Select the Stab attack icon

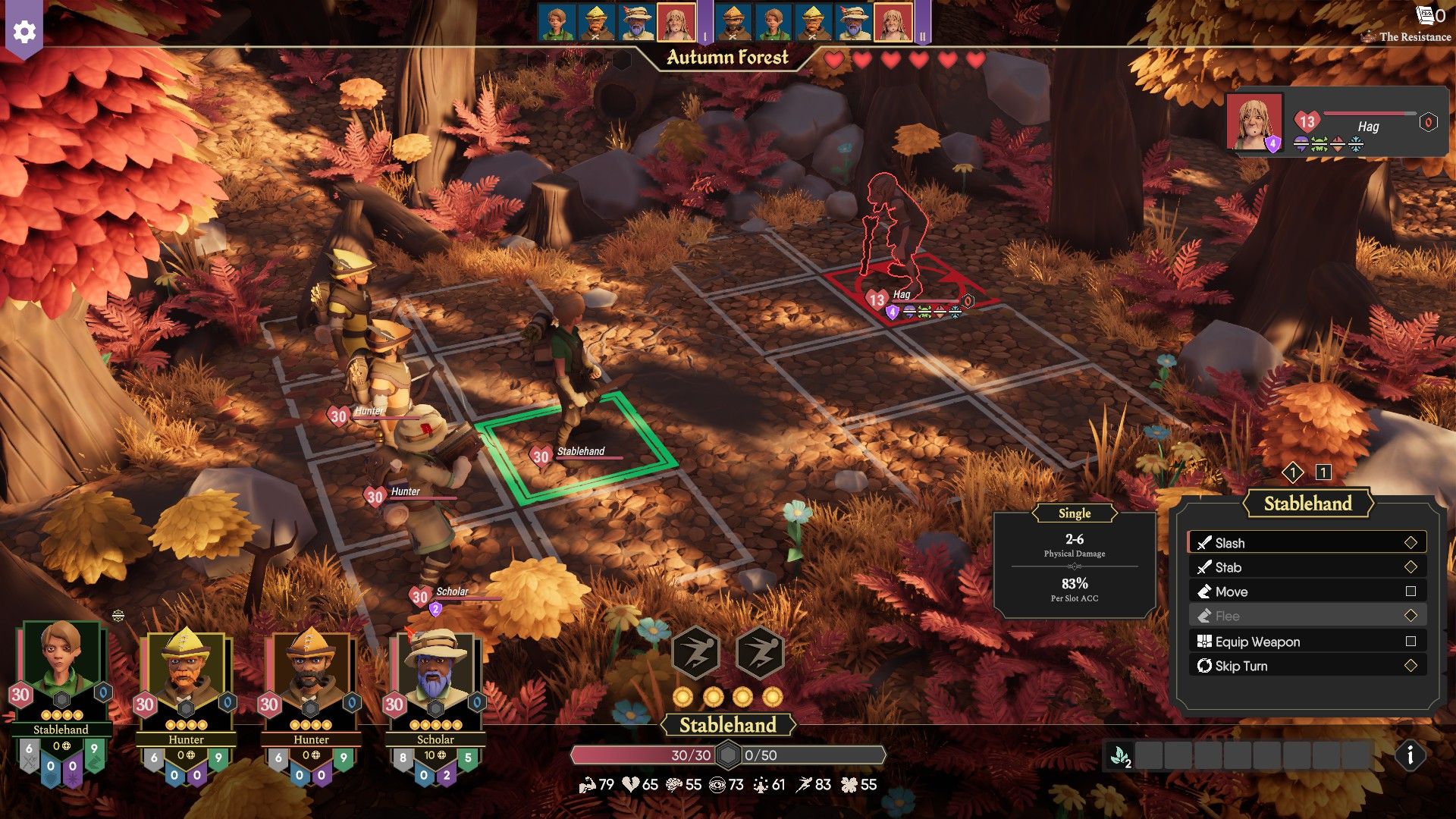coord(1206,567)
